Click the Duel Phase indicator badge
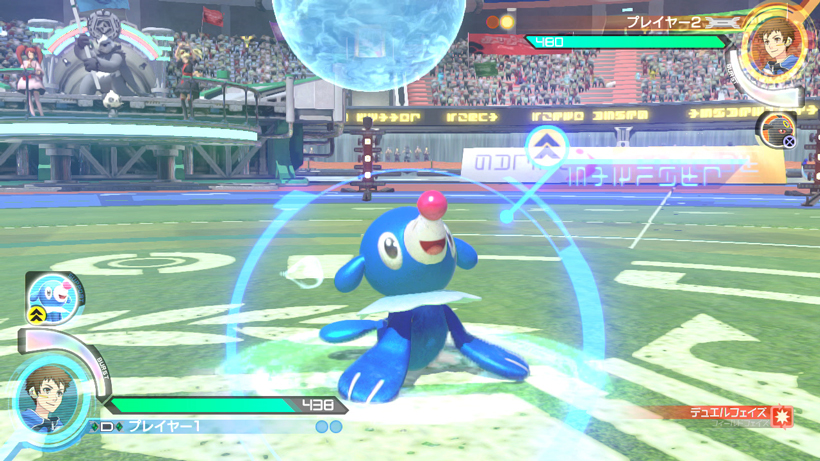This screenshot has width=820, height=461. [742, 413]
